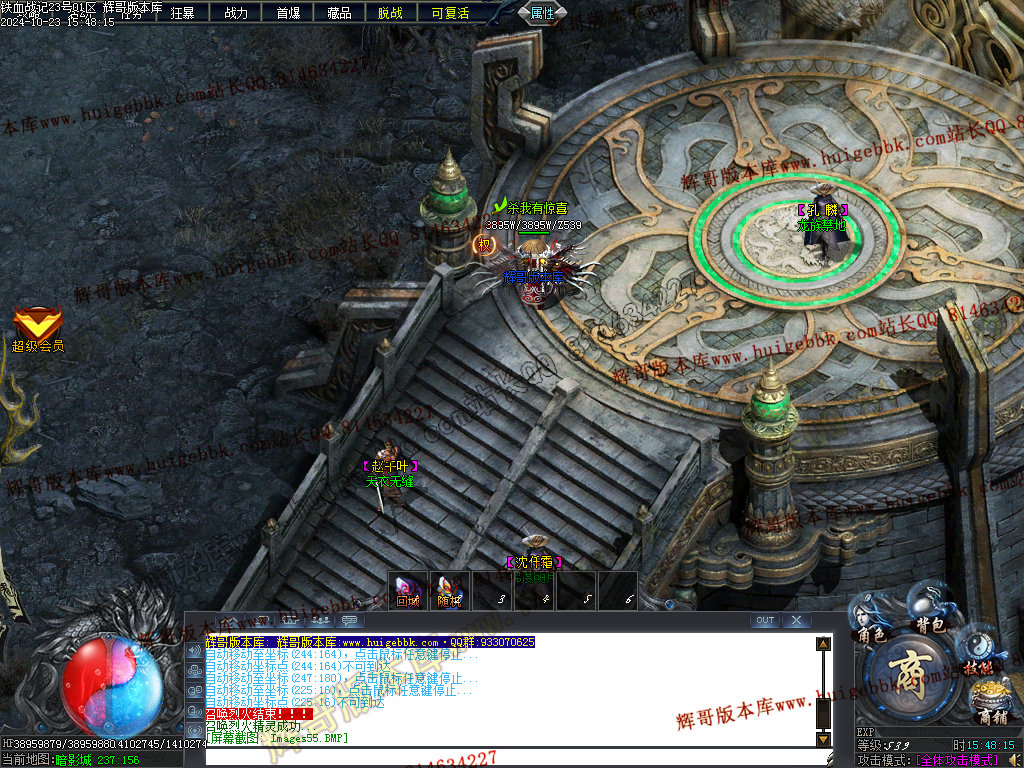Image resolution: width=1024 pixels, height=768 pixels.
Task: Open the 超级会员 (Super VIP) icon
Action: pos(37,327)
